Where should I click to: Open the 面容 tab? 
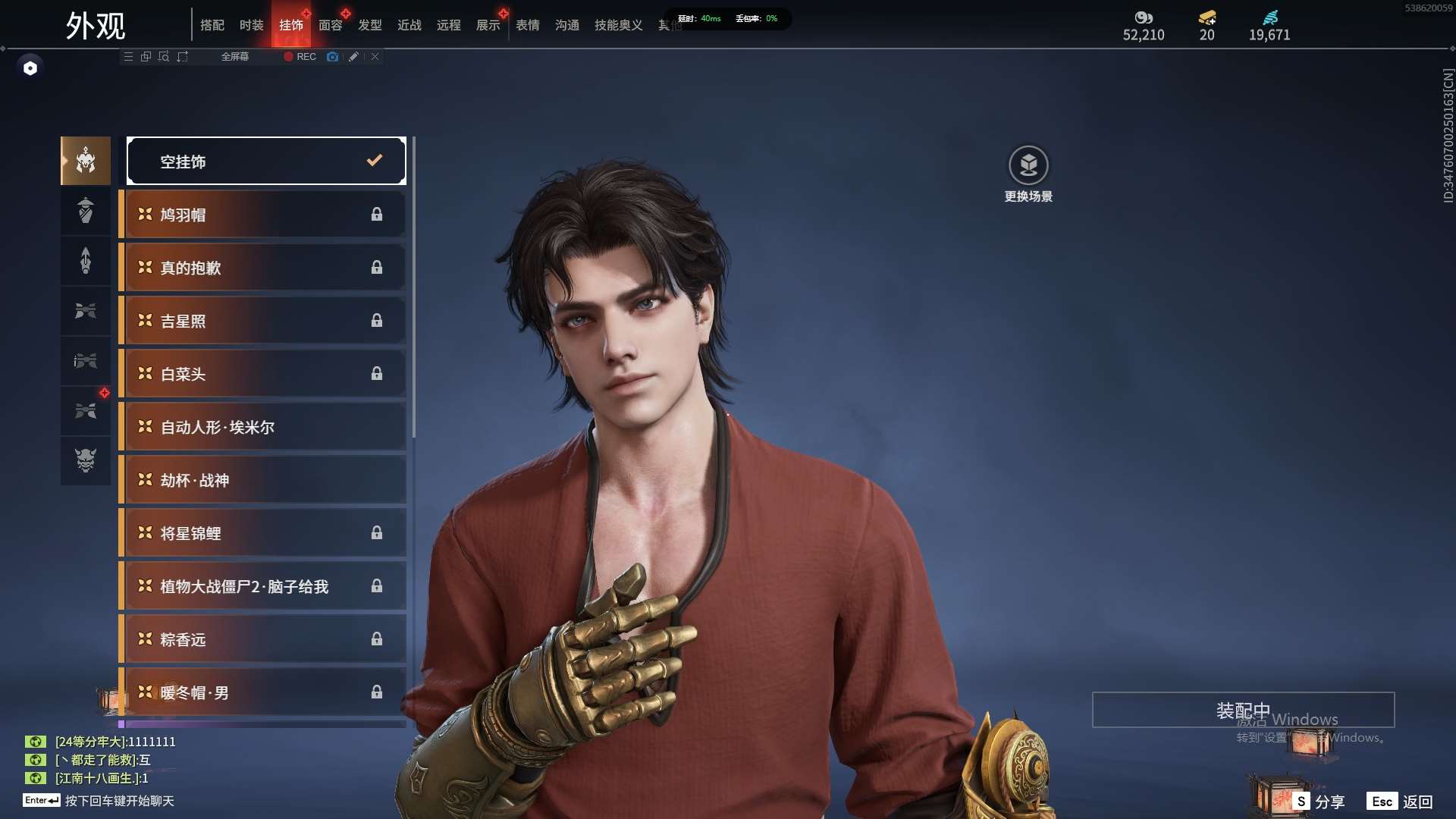pyautogui.click(x=330, y=25)
